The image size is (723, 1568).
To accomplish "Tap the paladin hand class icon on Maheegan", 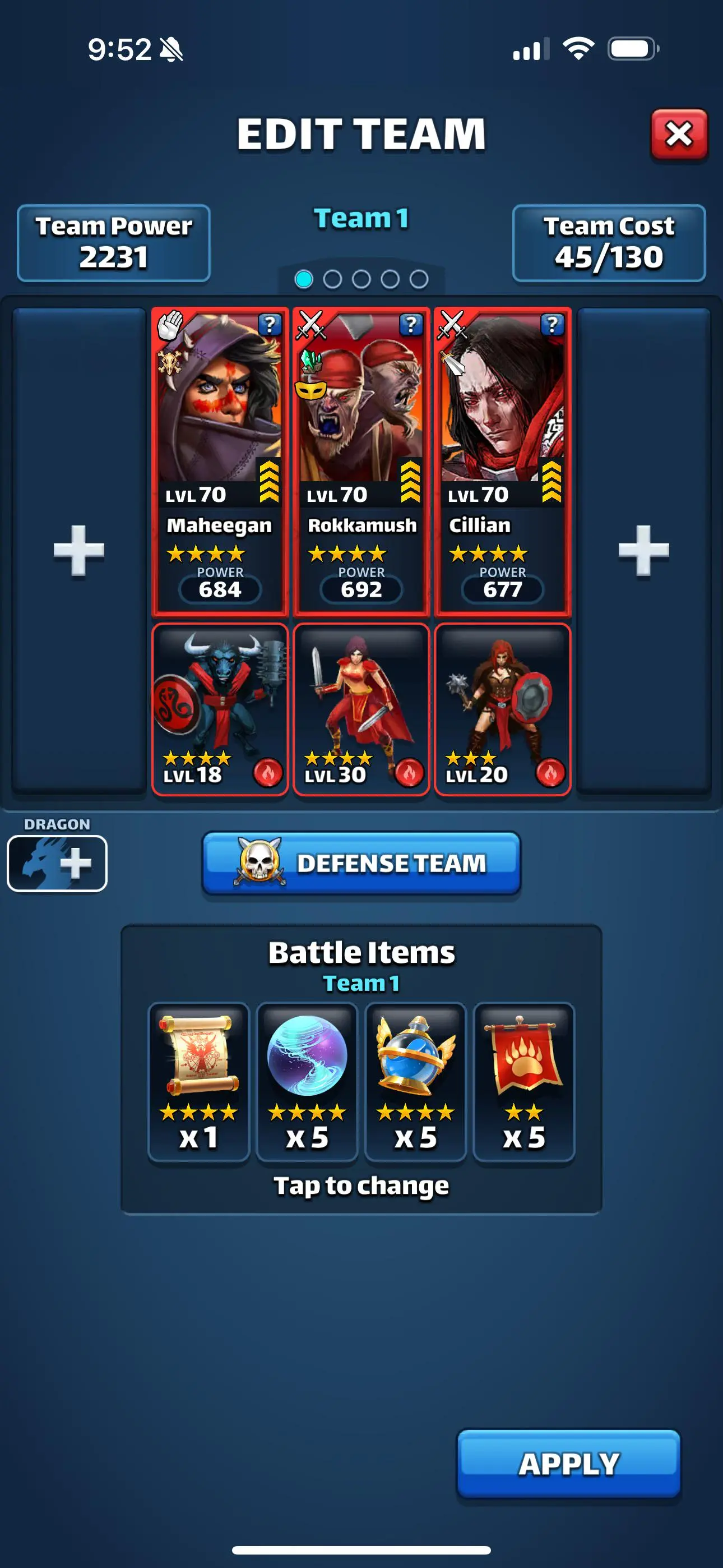I will 172,325.
